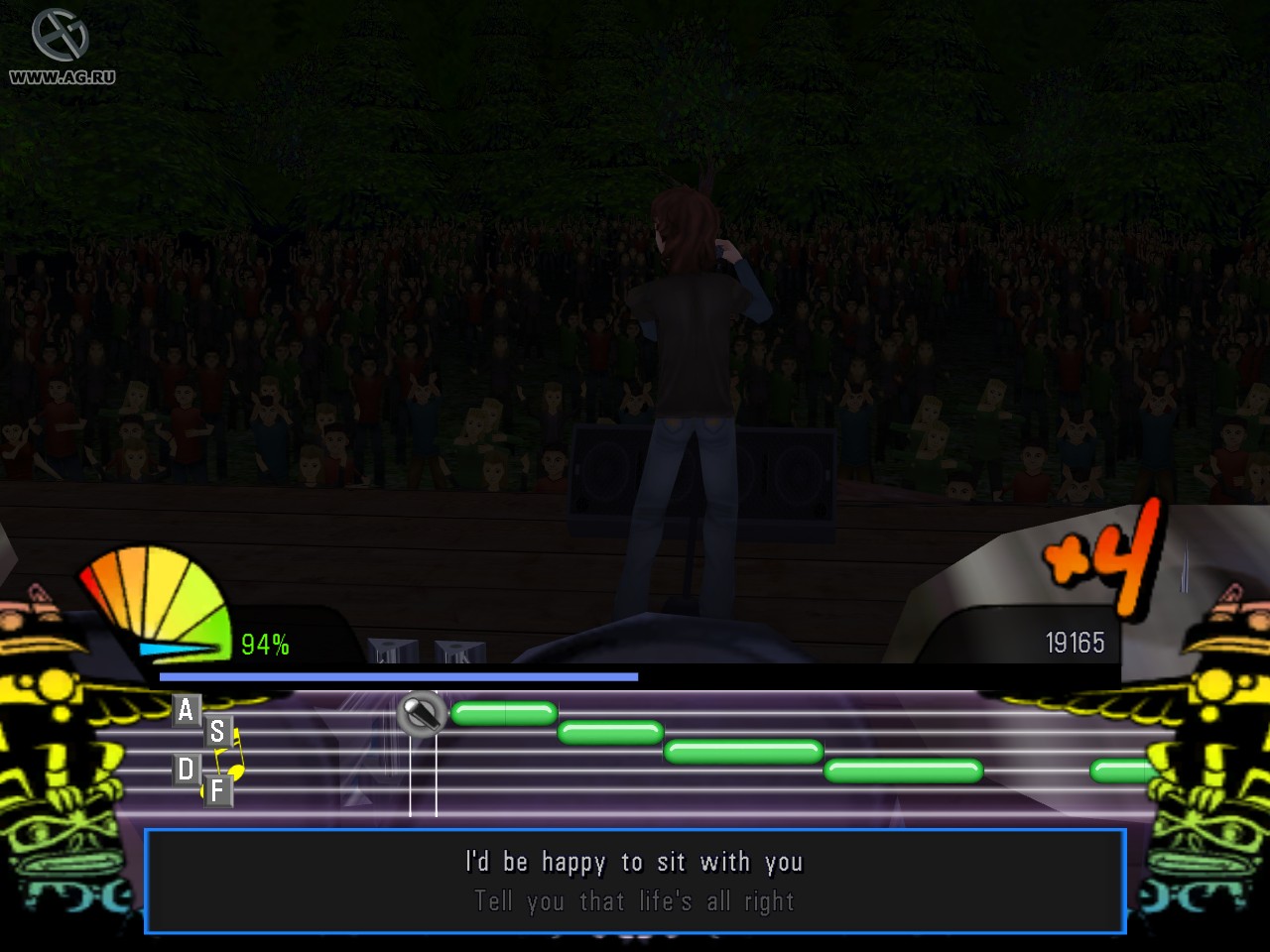
Task: Click the score counter showing 19165
Action: (x=1075, y=643)
